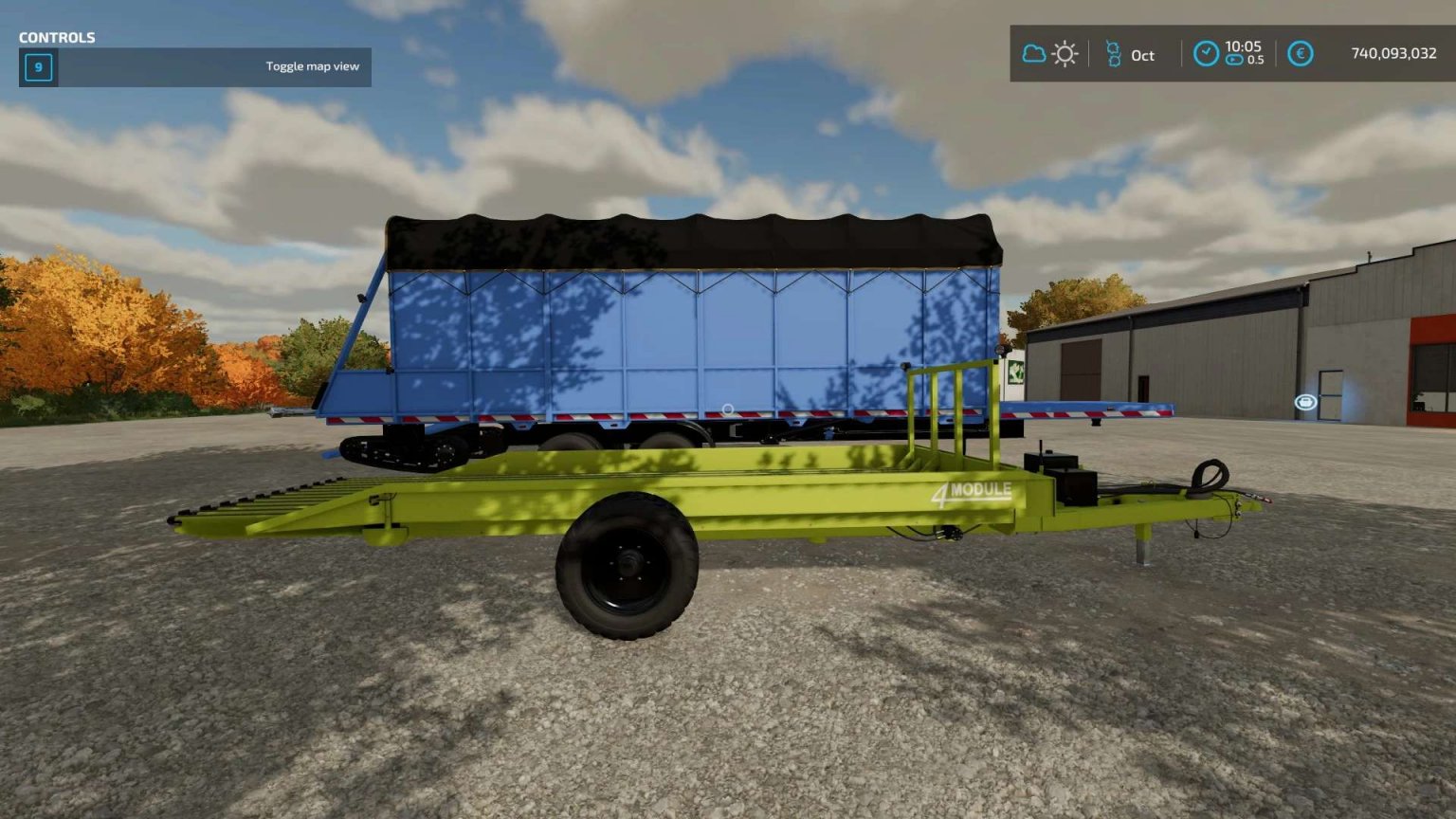The height and width of the screenshot is (819, 1456).
Task: Click the '9' keybind badge in the controls box
Action: click(x=38, y=67)
